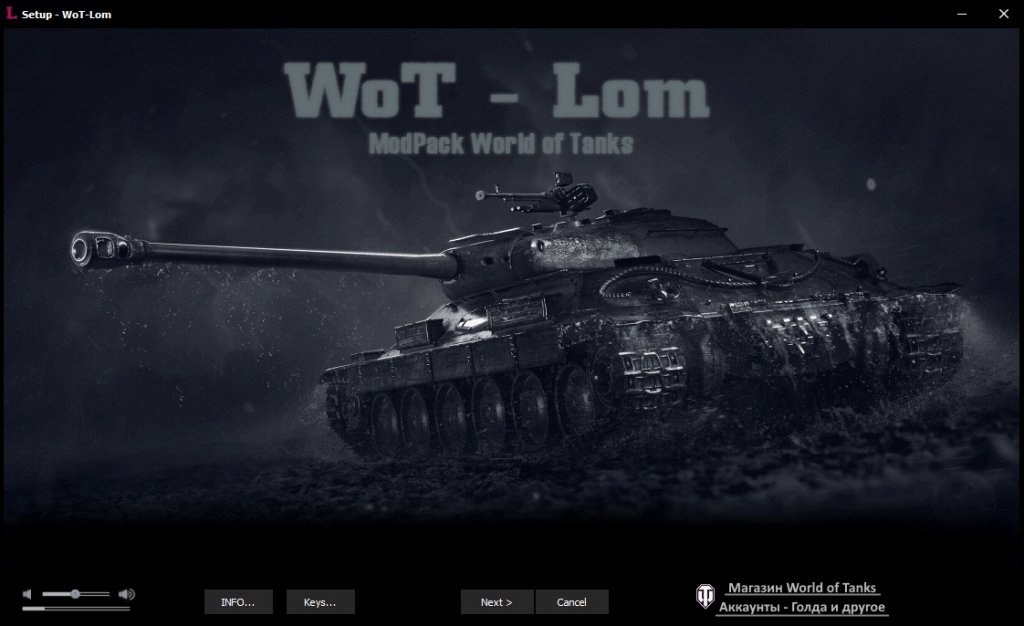Image resolution: width=1024 pixels, height=626 pixels.
Task: Open the INFO... dialog
Action: coord(238,602)
